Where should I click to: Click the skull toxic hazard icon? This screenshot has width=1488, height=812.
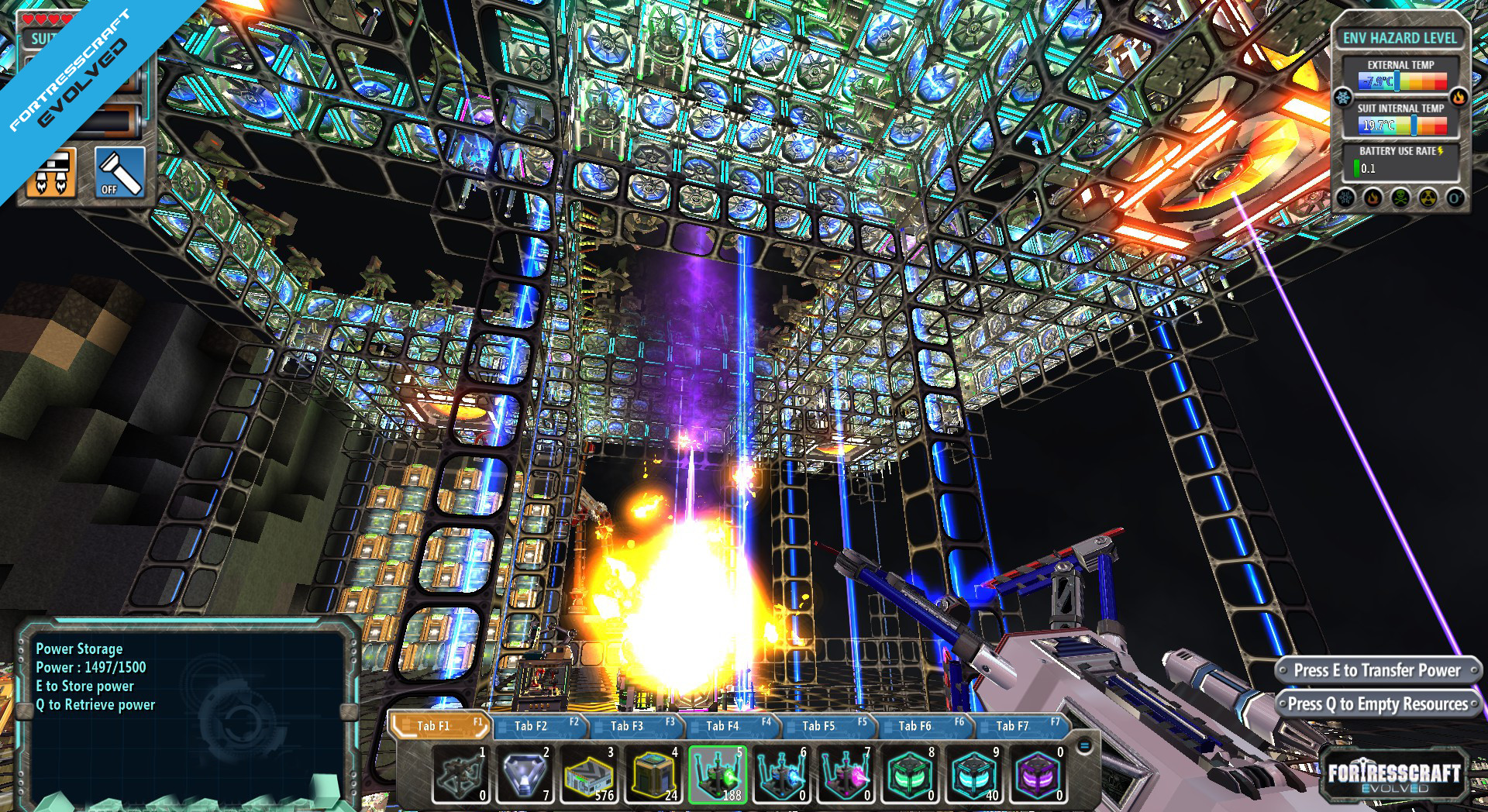pyautogui.click(x=1399, y=198)
